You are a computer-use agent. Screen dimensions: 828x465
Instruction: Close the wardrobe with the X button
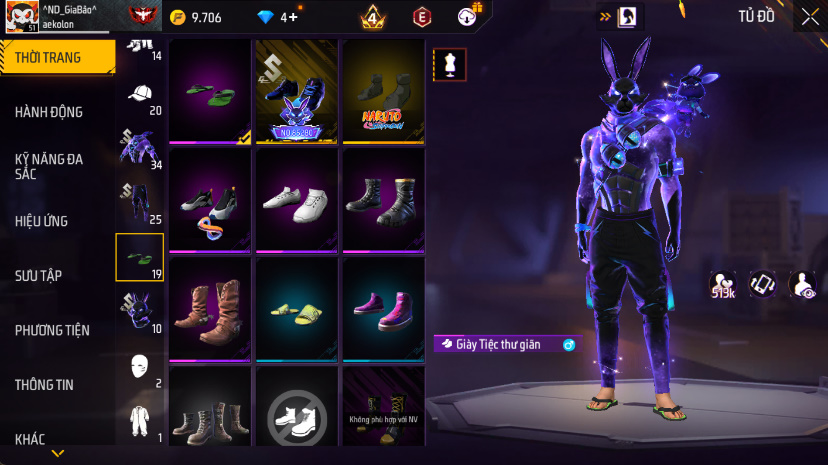coord(809,16)
